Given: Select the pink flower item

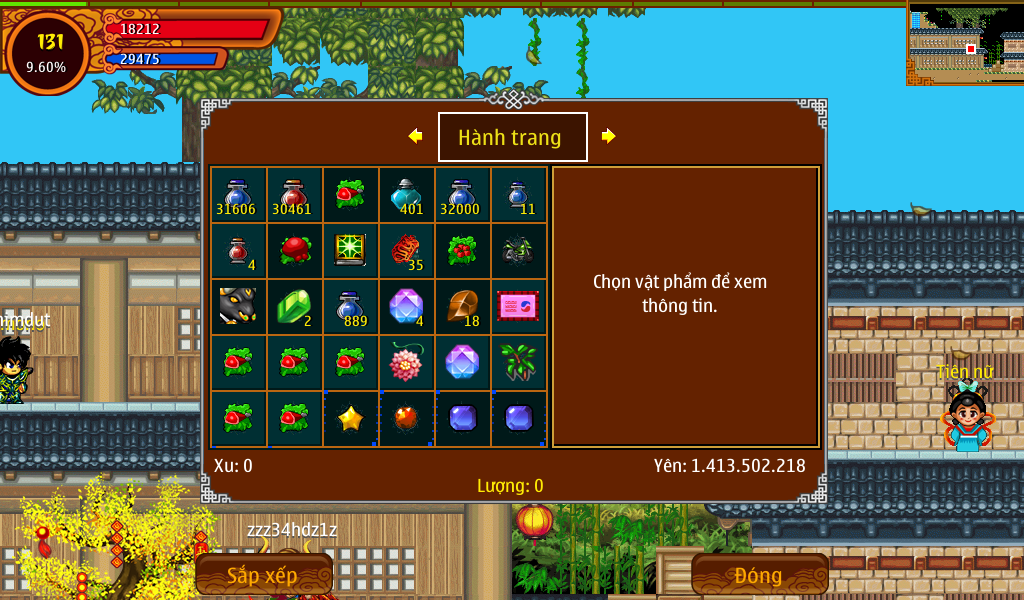Looking at the screenshot, I should tap(406, 363).
